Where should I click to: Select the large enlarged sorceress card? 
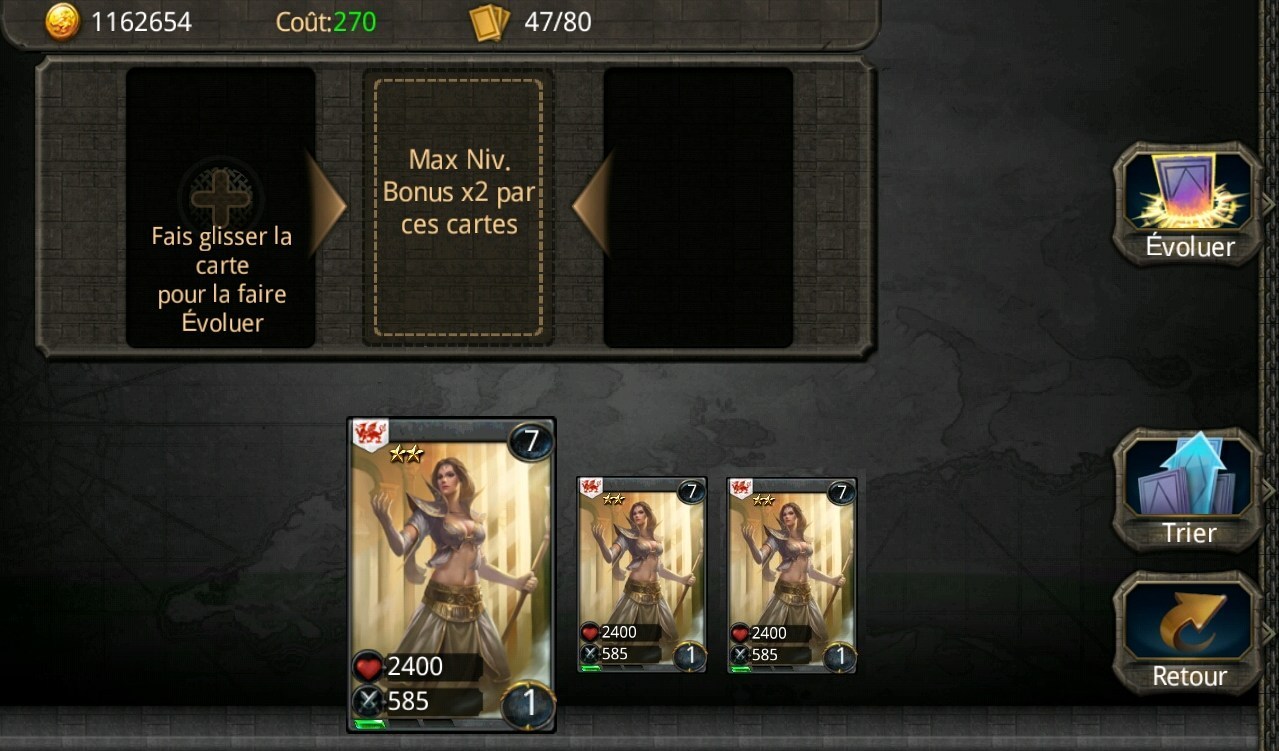[451, 575]
